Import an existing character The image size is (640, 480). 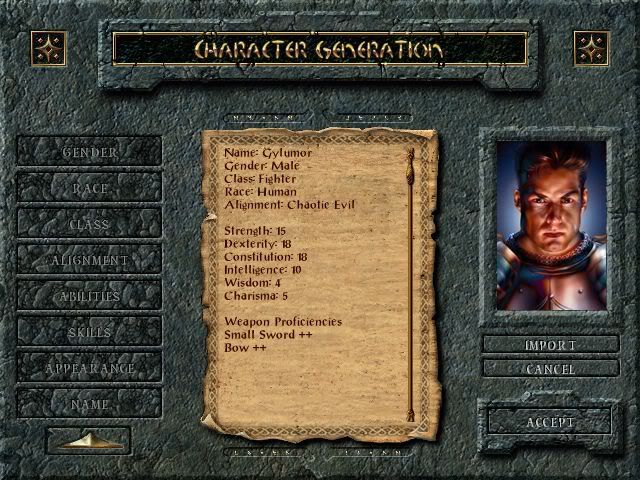pos(550,345)
